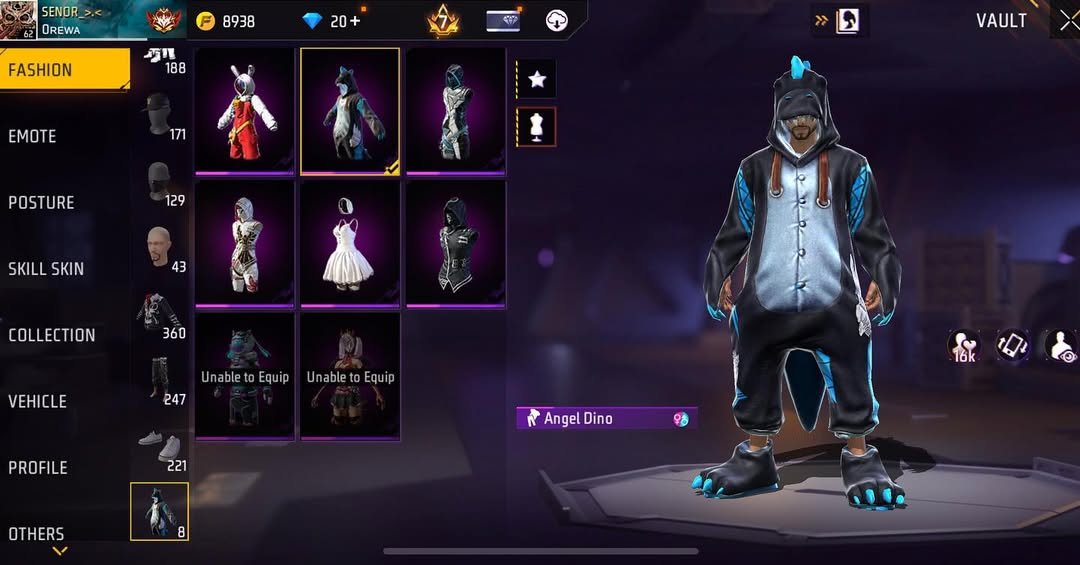Viewport: 1080px width, 565px height.
Task: Open the Posture section
Action: pos(41,202)
